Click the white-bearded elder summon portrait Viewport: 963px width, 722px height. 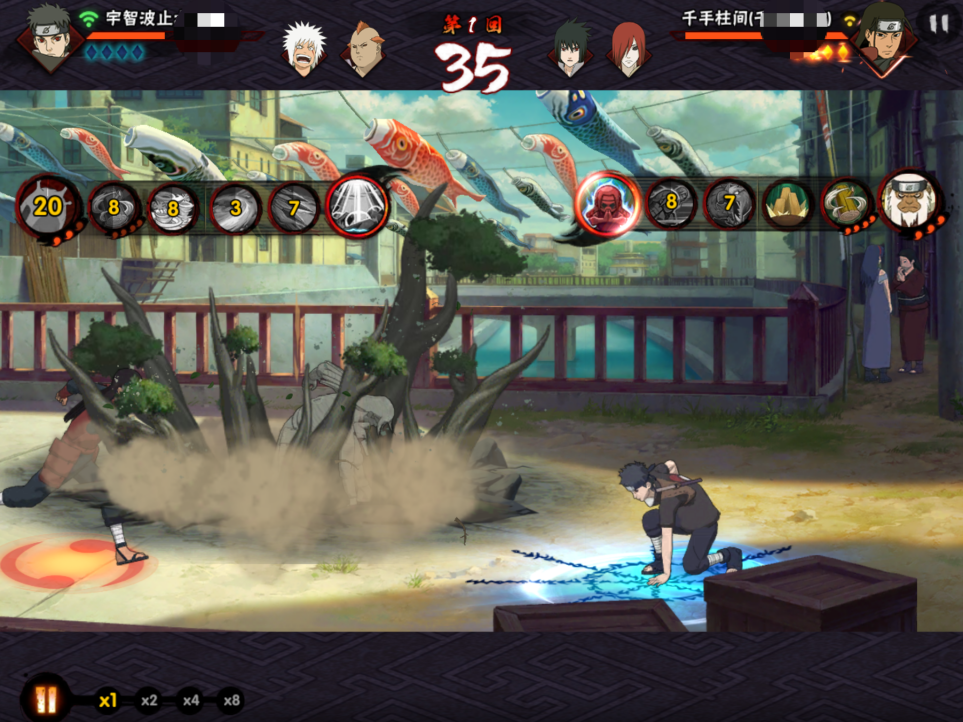910,202
